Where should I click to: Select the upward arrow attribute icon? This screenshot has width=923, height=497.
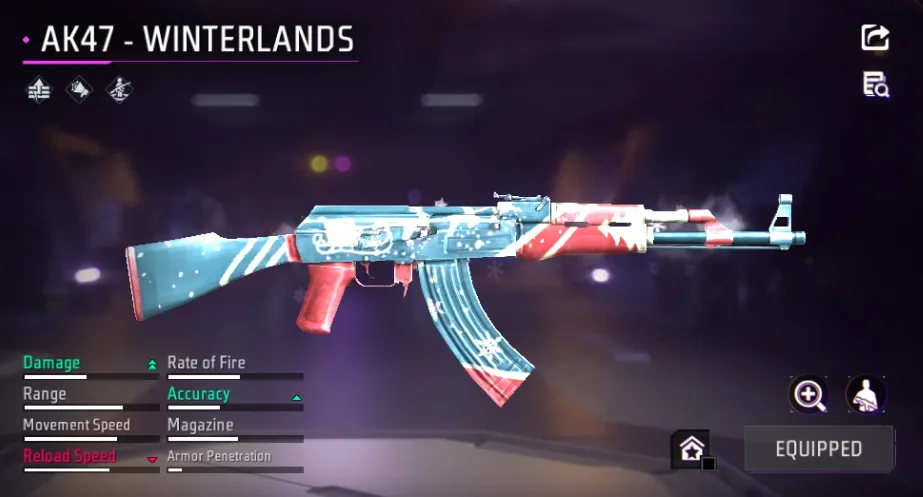(39, 90)
